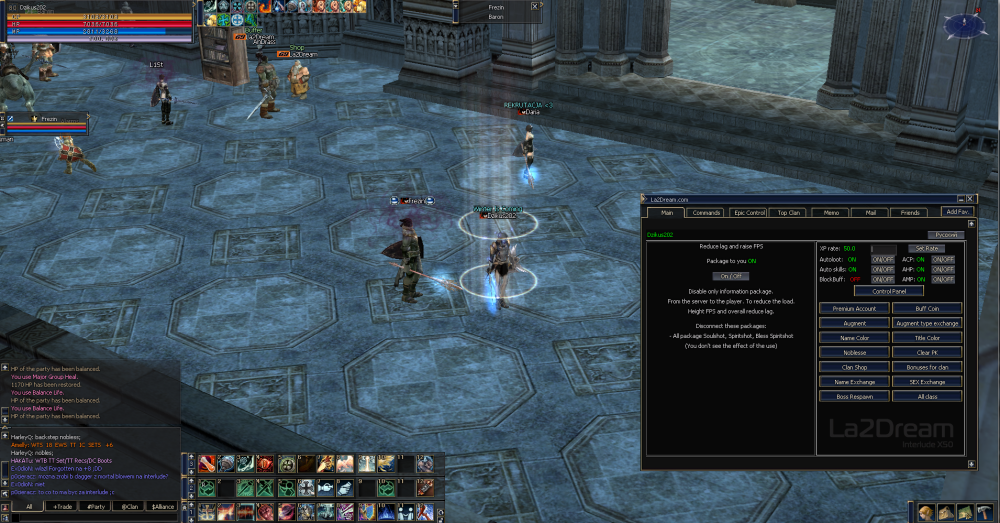Open the Friends tab

point(910,212)
